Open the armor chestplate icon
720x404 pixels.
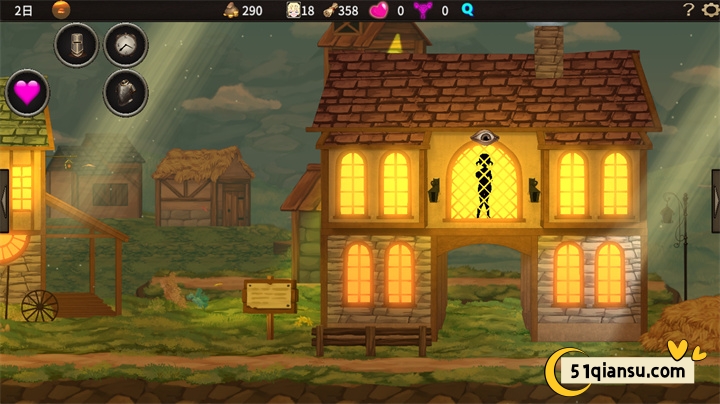(126, 93)
